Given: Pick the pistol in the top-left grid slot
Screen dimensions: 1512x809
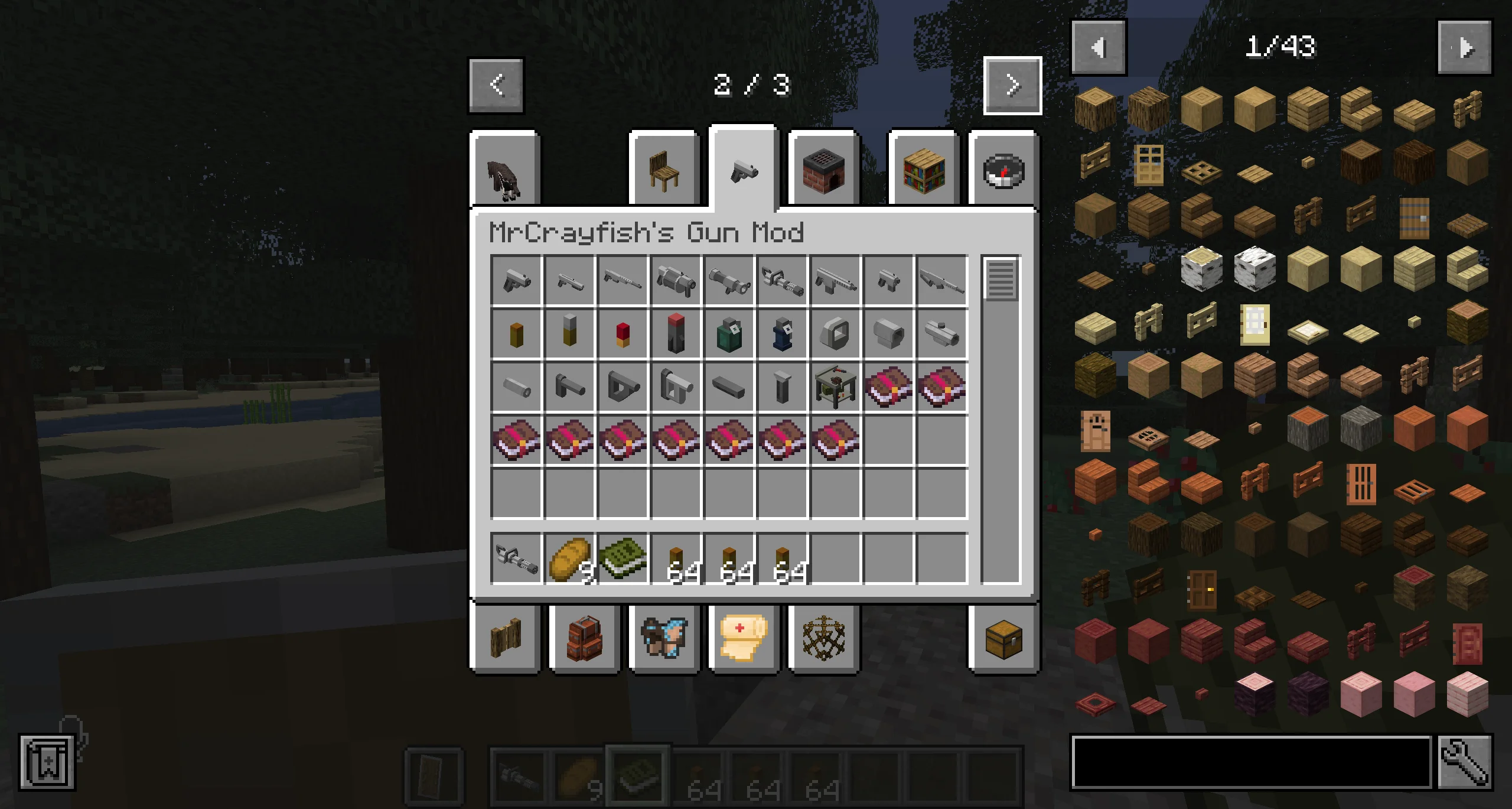Looking at the screenshot, I should (x=516, y=280).
